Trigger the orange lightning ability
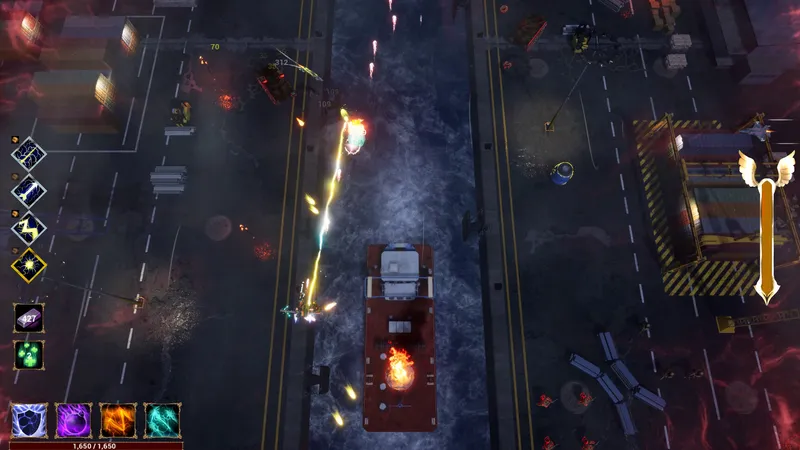This screenshot has height=450, width=800. [x=118, y=420]
